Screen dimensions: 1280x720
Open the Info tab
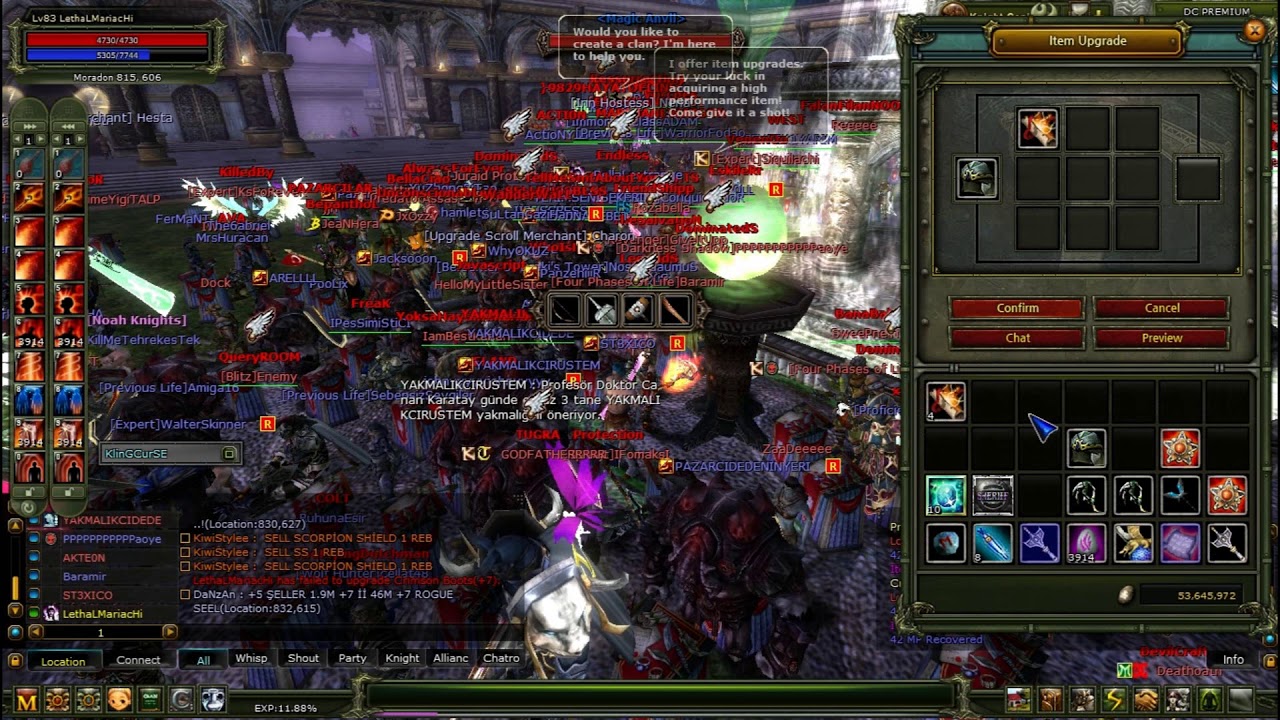point(1233,659)
